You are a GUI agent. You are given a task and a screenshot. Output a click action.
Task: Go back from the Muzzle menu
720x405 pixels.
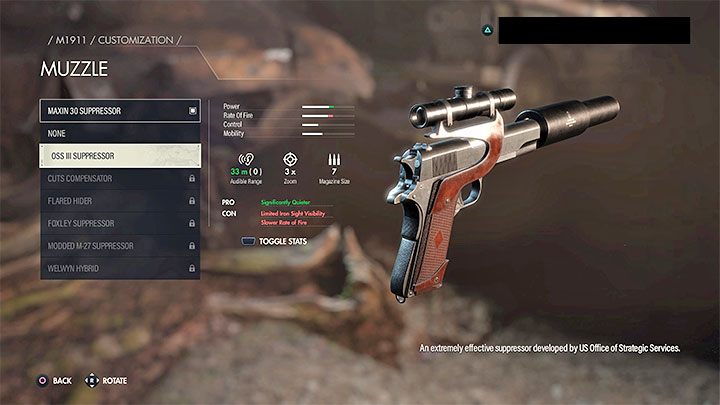[x=54, y=381]
